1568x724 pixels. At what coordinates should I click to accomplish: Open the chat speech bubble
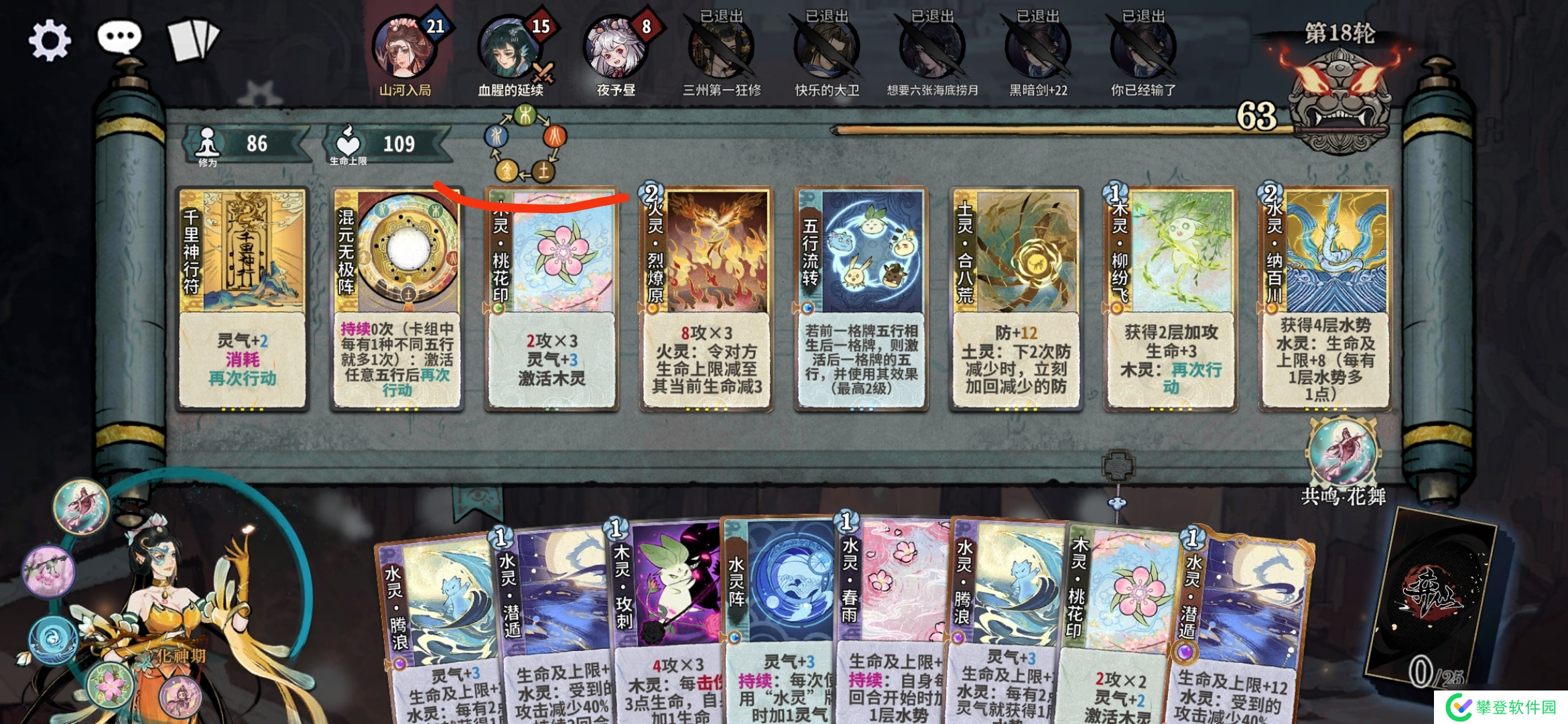(119, 38)
